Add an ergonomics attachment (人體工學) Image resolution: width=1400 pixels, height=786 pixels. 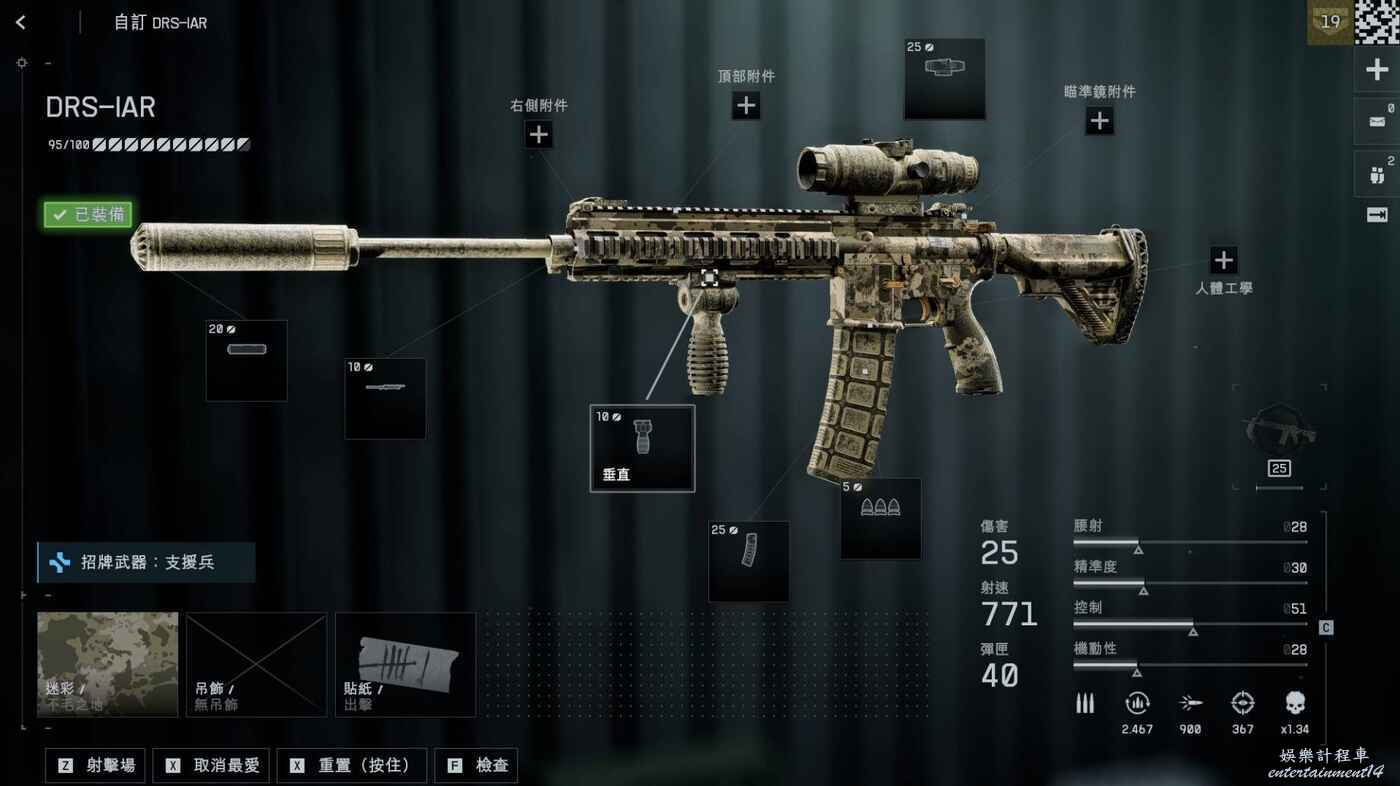(x=1223, y=261)
